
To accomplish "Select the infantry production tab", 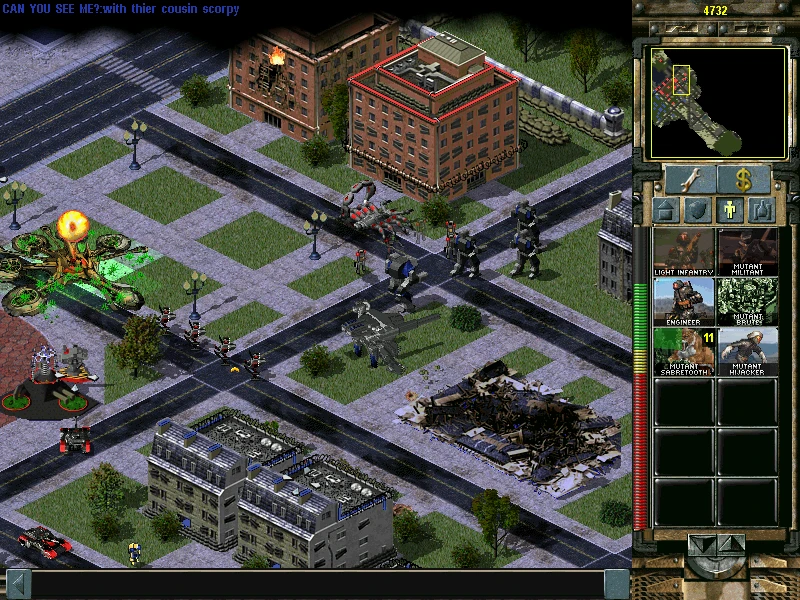I will 732,211.
